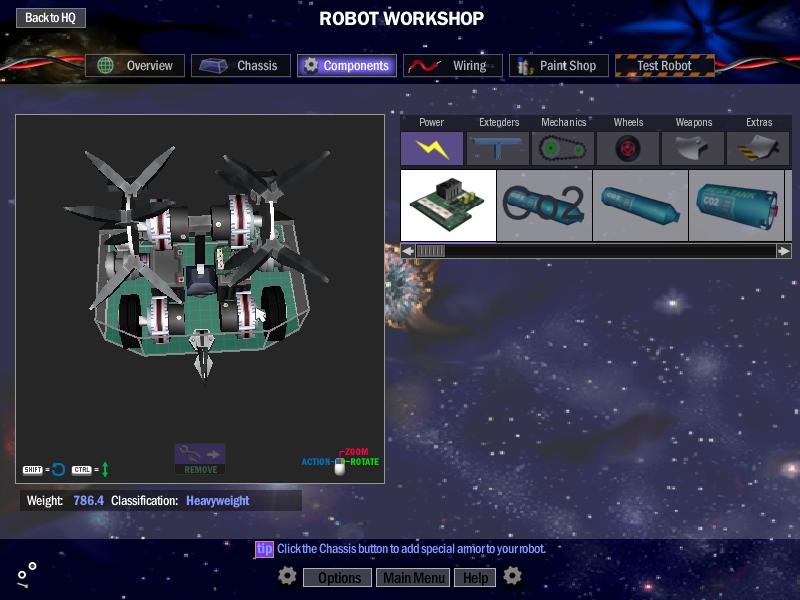The width and height of the screenshot is (800, 600).
Task: View the Extras component category
Action: (759, 148)
